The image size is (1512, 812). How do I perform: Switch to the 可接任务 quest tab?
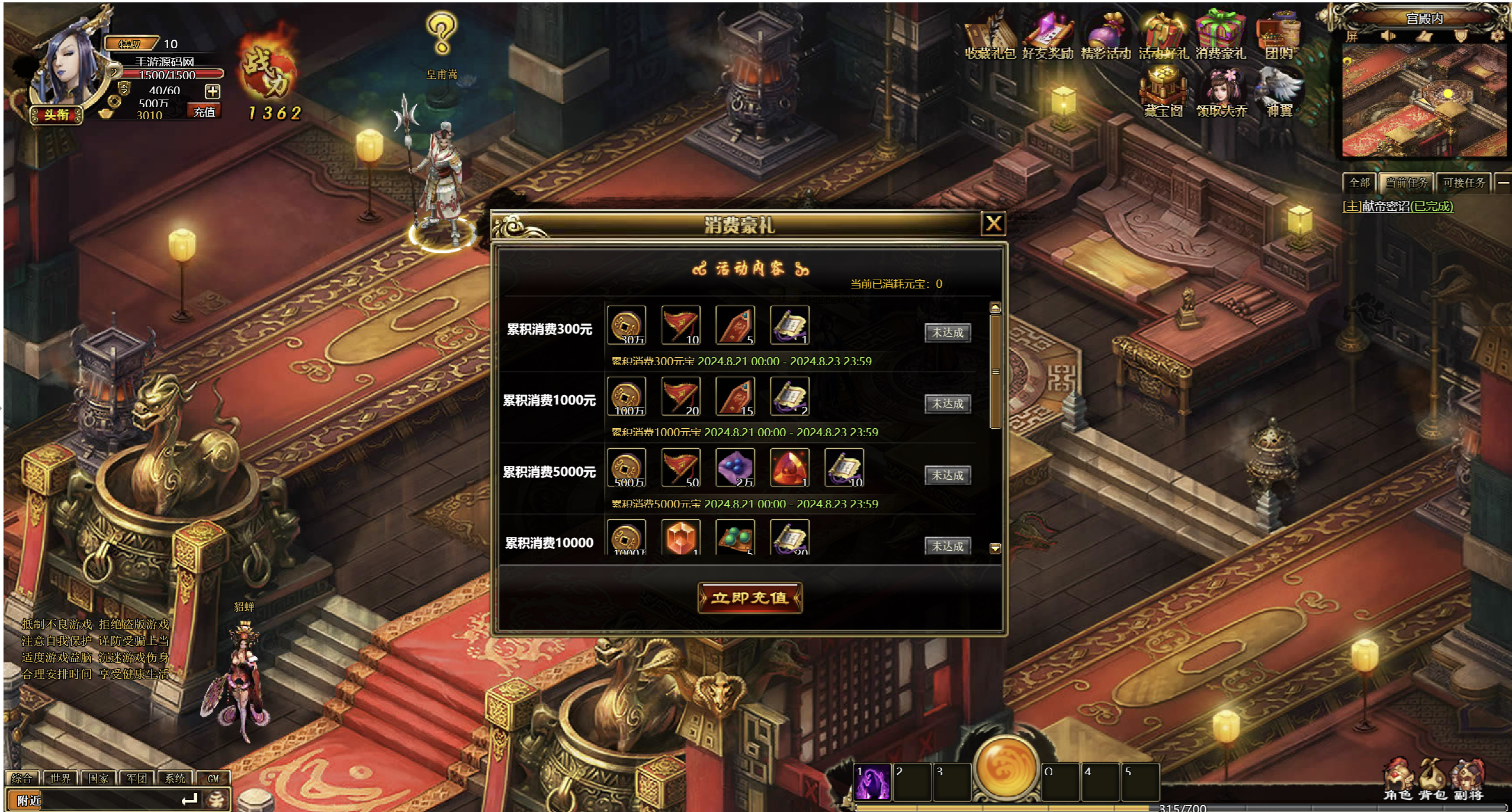pos(1463,183)
